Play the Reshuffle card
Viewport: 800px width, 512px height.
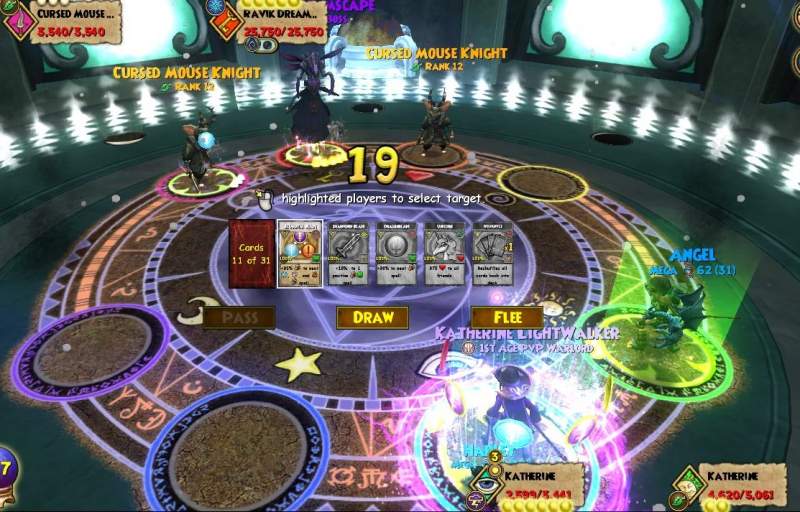(x=493, y=254)
